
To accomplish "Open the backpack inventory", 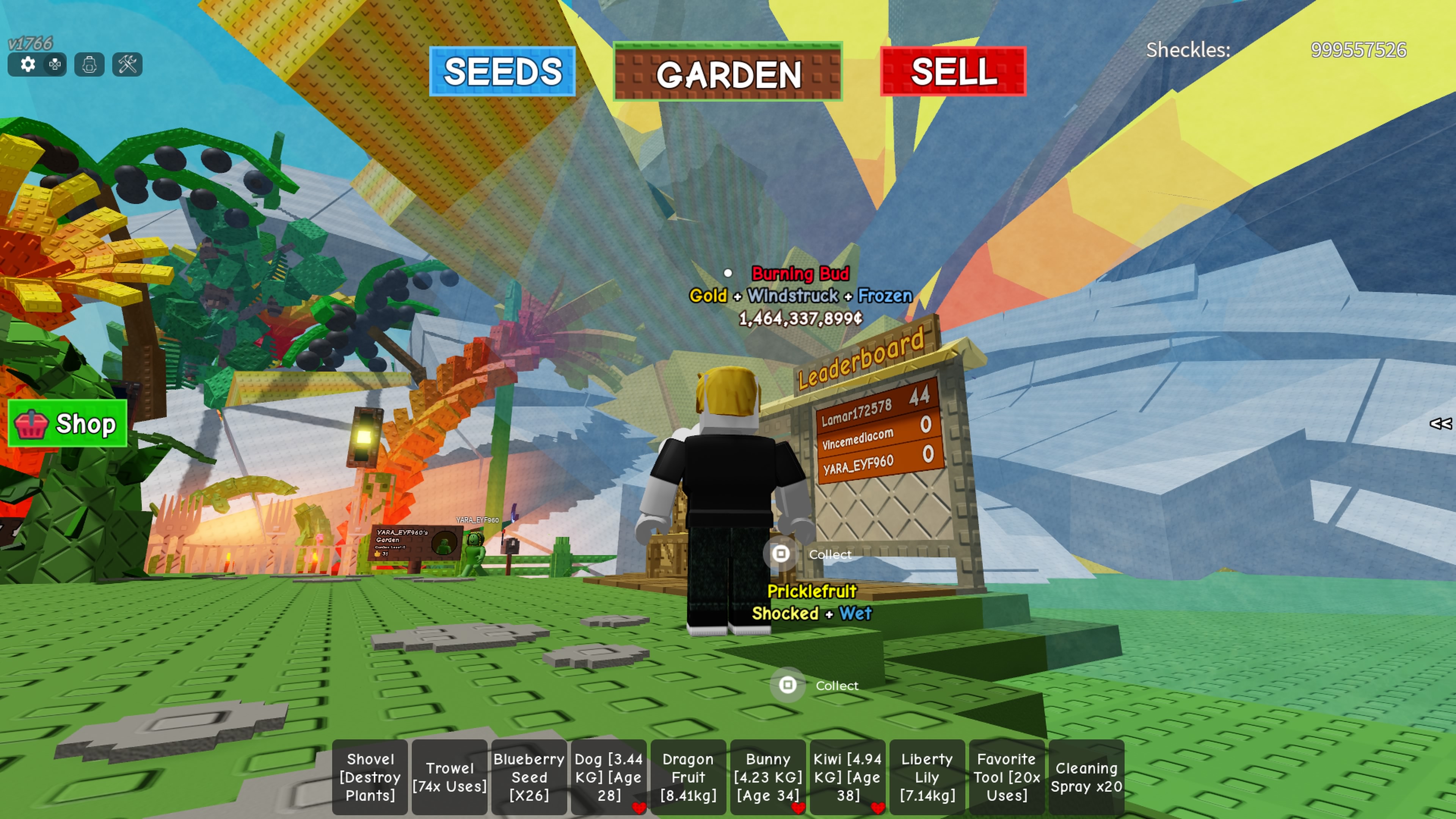I will pyautogui.click(x=89, y=64).
